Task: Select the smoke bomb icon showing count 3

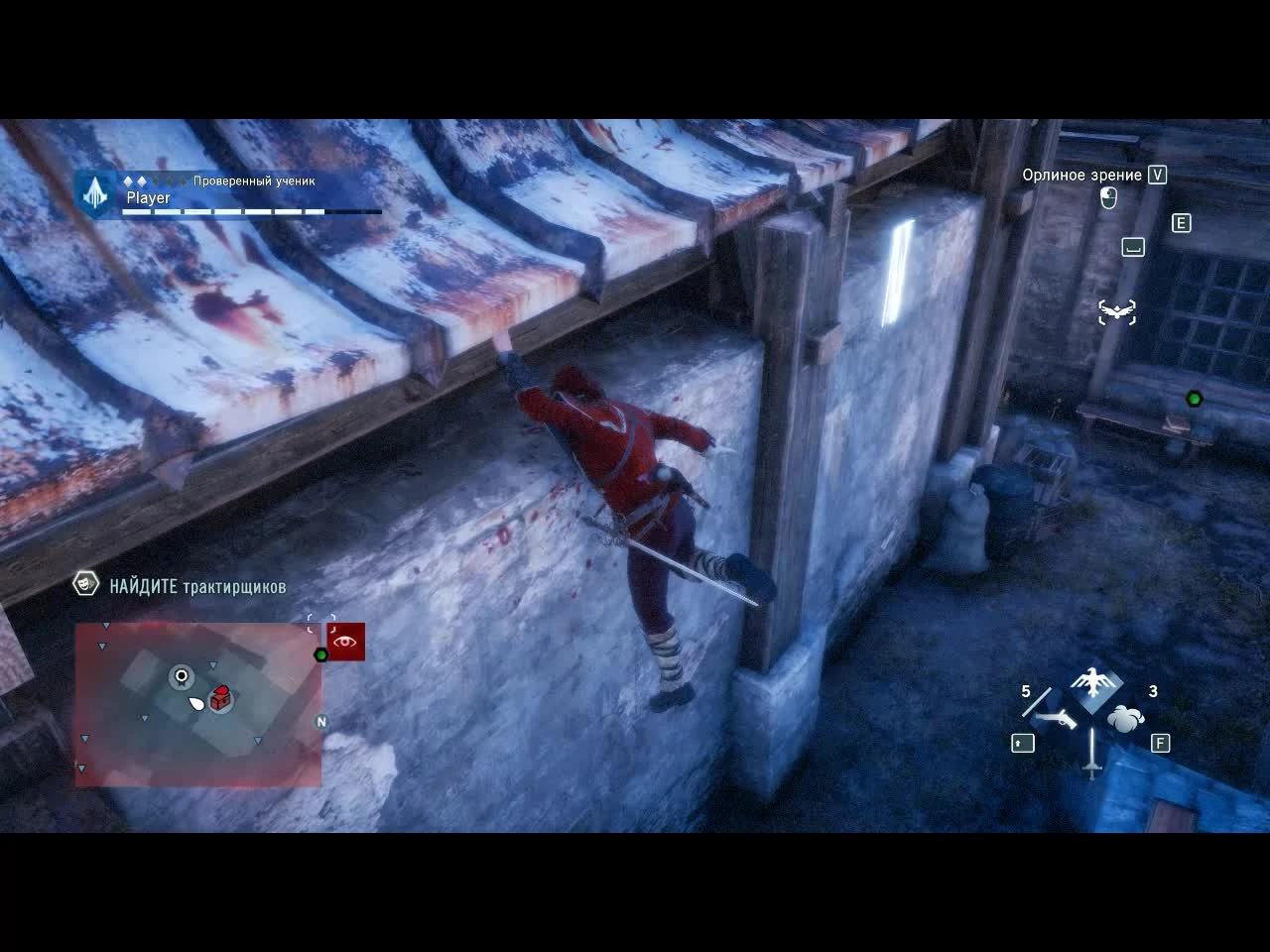Action: click(x=1125, y=719)
